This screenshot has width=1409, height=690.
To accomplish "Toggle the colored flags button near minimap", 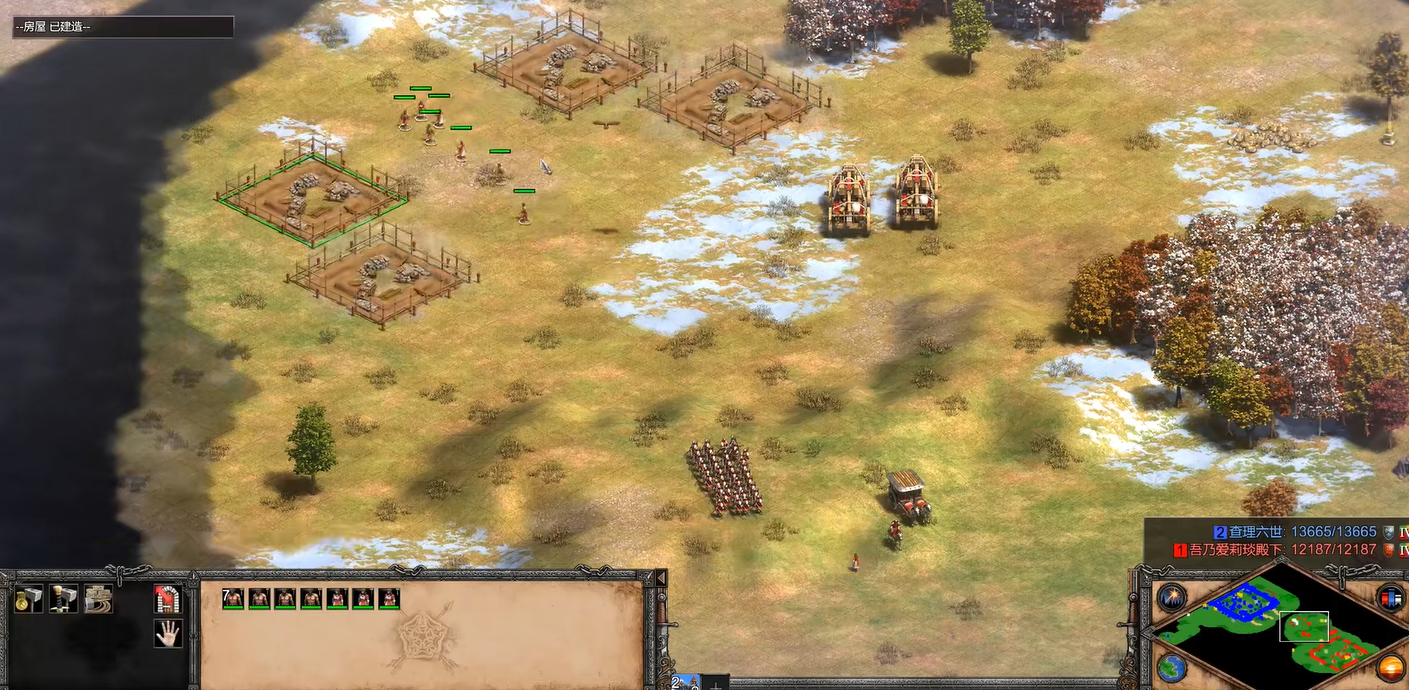I will 1391,598.
